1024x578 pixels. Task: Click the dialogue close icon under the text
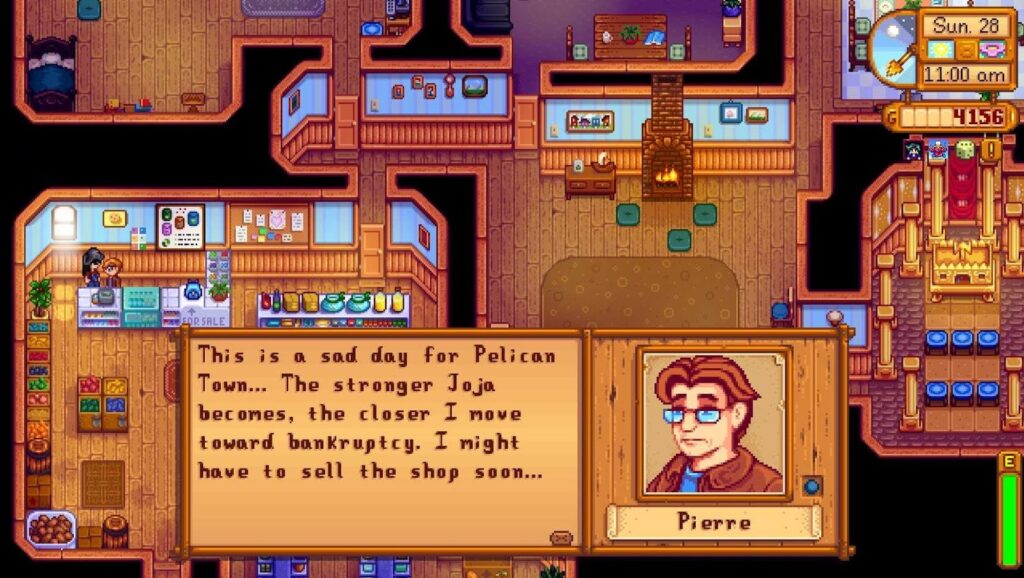point(561,538)
